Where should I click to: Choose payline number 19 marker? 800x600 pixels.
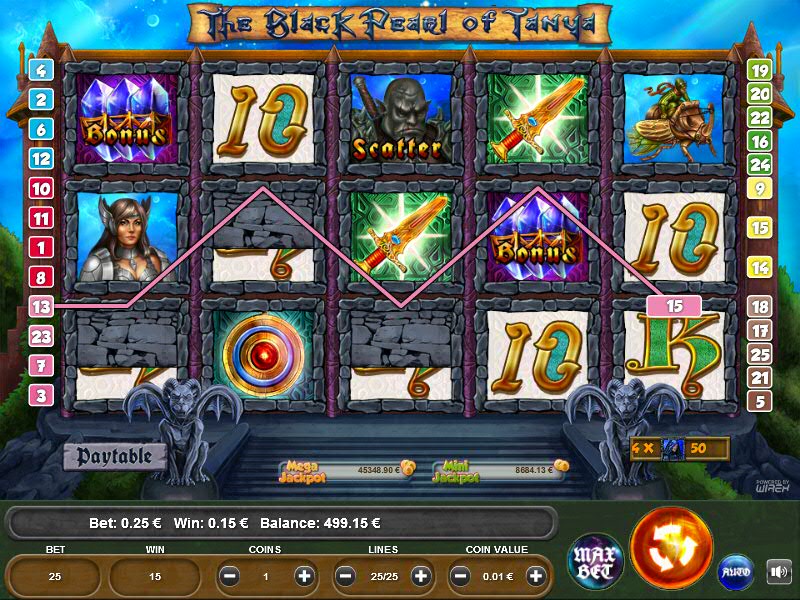[x=759, y=70]
